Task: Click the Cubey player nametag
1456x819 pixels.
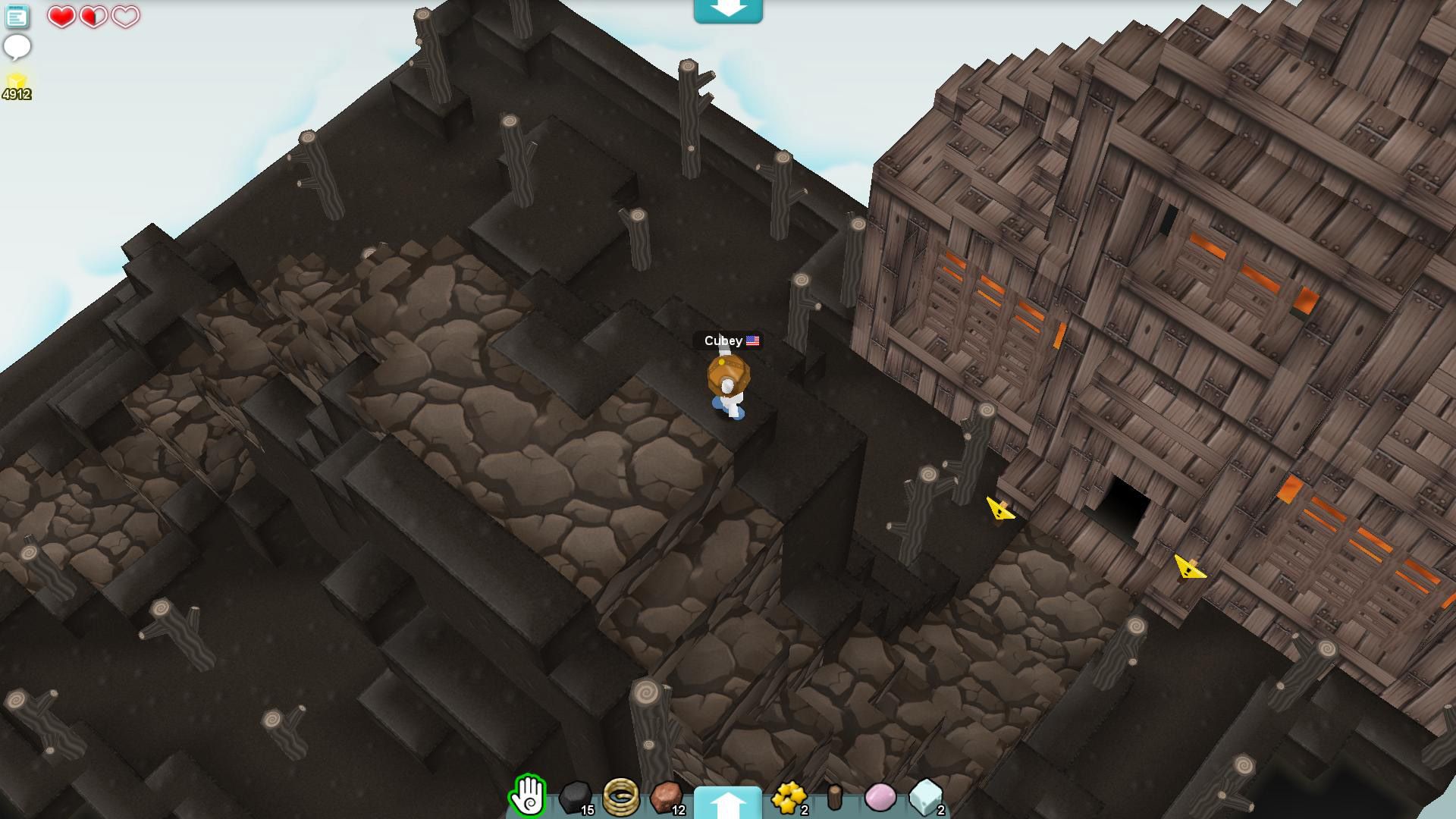Action: tap(723, 340)
